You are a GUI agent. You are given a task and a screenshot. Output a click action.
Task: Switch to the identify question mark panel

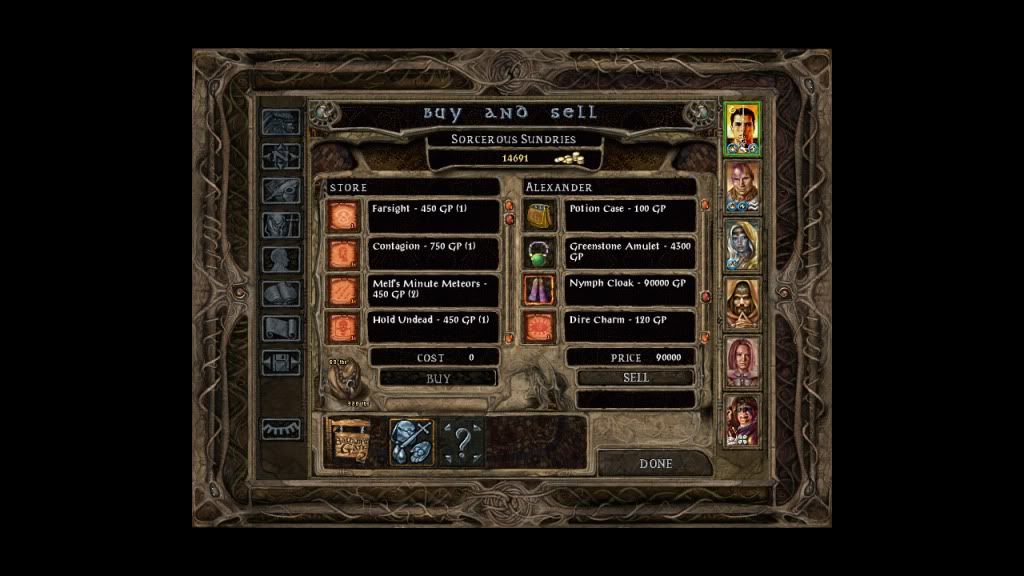coord(462,442)
